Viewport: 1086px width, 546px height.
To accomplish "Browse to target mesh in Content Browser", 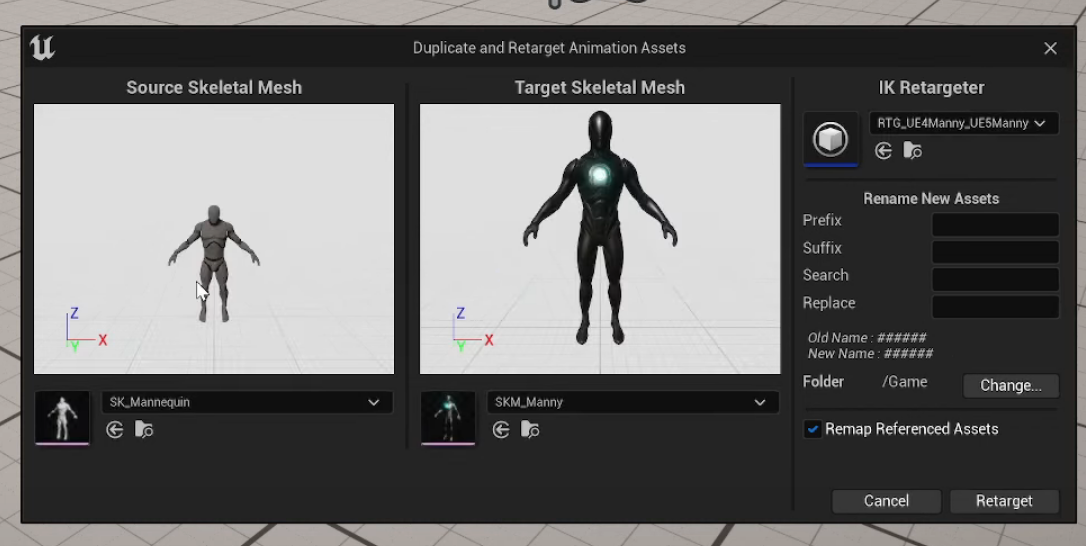I will [x=530, y=430].
